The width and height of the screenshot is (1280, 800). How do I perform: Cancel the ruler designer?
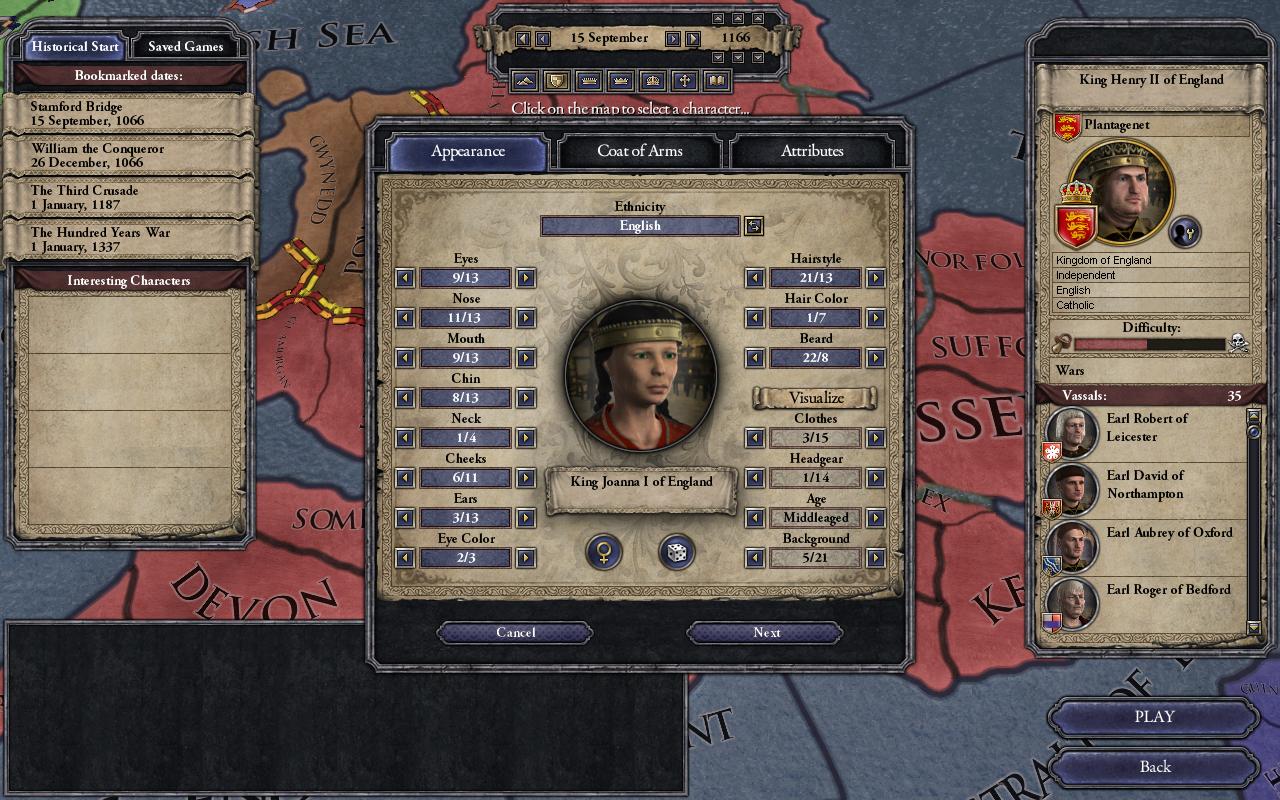pyautogui.click(x=515, y=632)
